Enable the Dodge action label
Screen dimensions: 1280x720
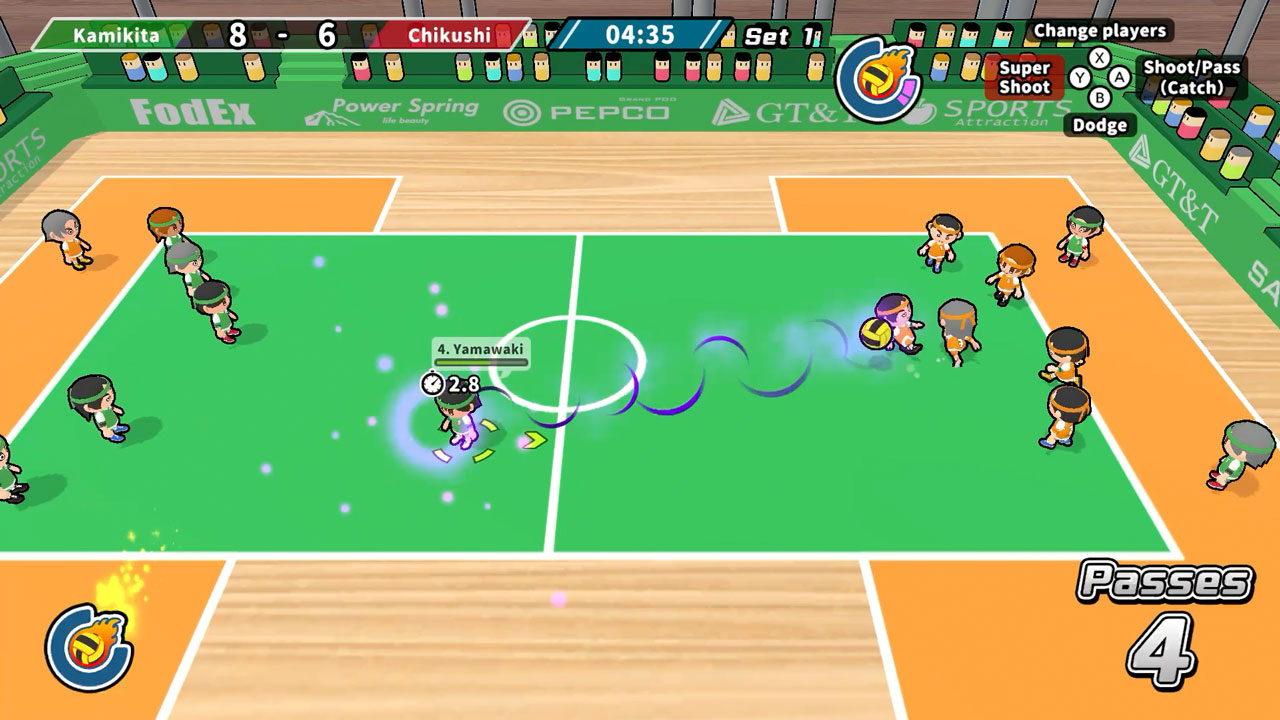[1102, 125]
